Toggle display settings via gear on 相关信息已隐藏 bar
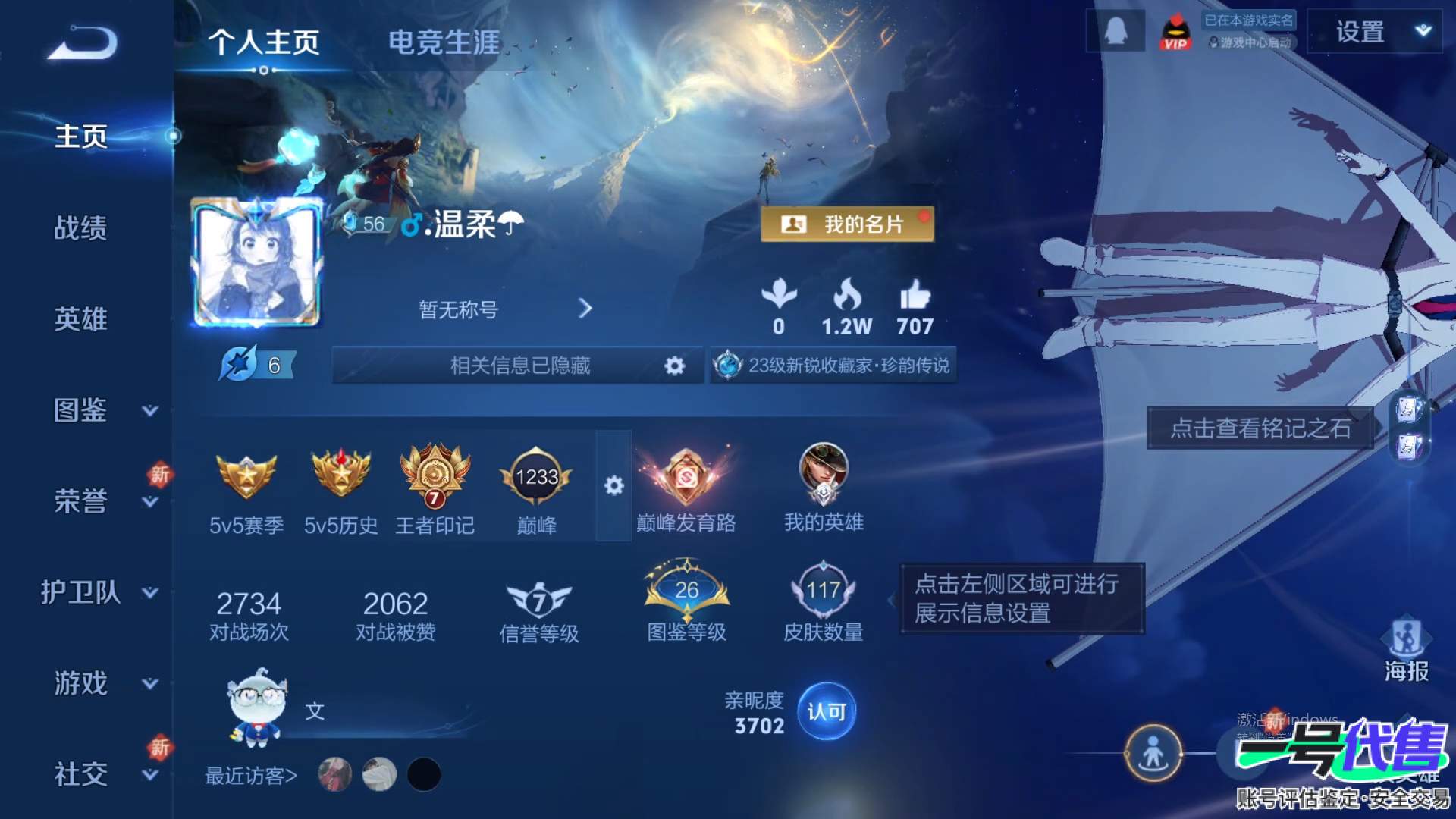The height and width of the screenshot is (819, 1456). 673,366
